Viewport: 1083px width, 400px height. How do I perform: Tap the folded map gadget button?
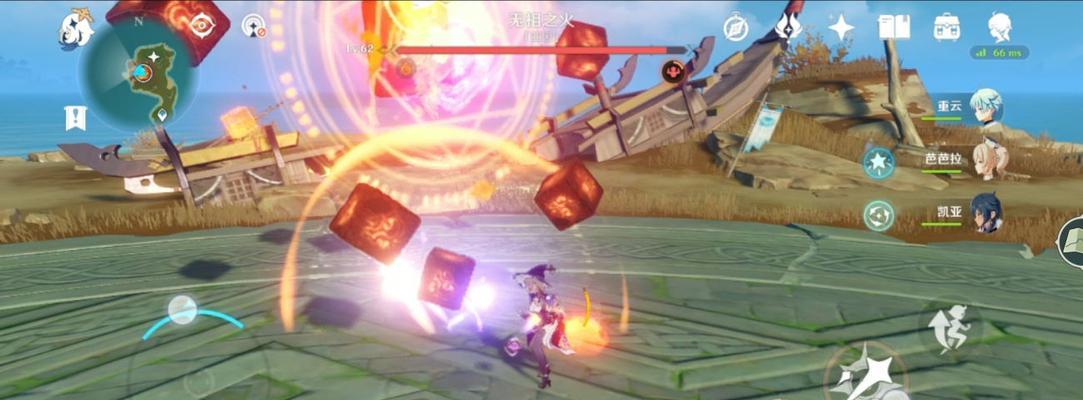[x=1071, y=242]
